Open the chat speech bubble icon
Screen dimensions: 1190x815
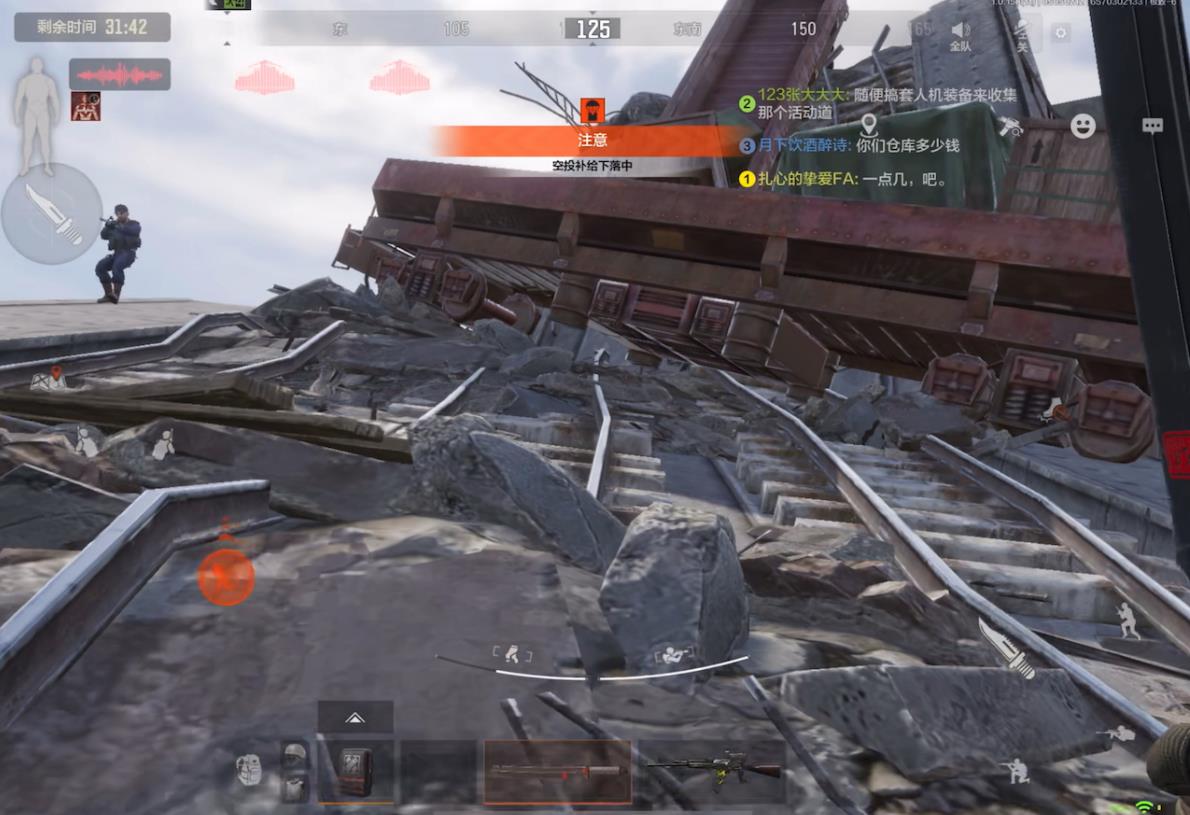point(1152,126)
